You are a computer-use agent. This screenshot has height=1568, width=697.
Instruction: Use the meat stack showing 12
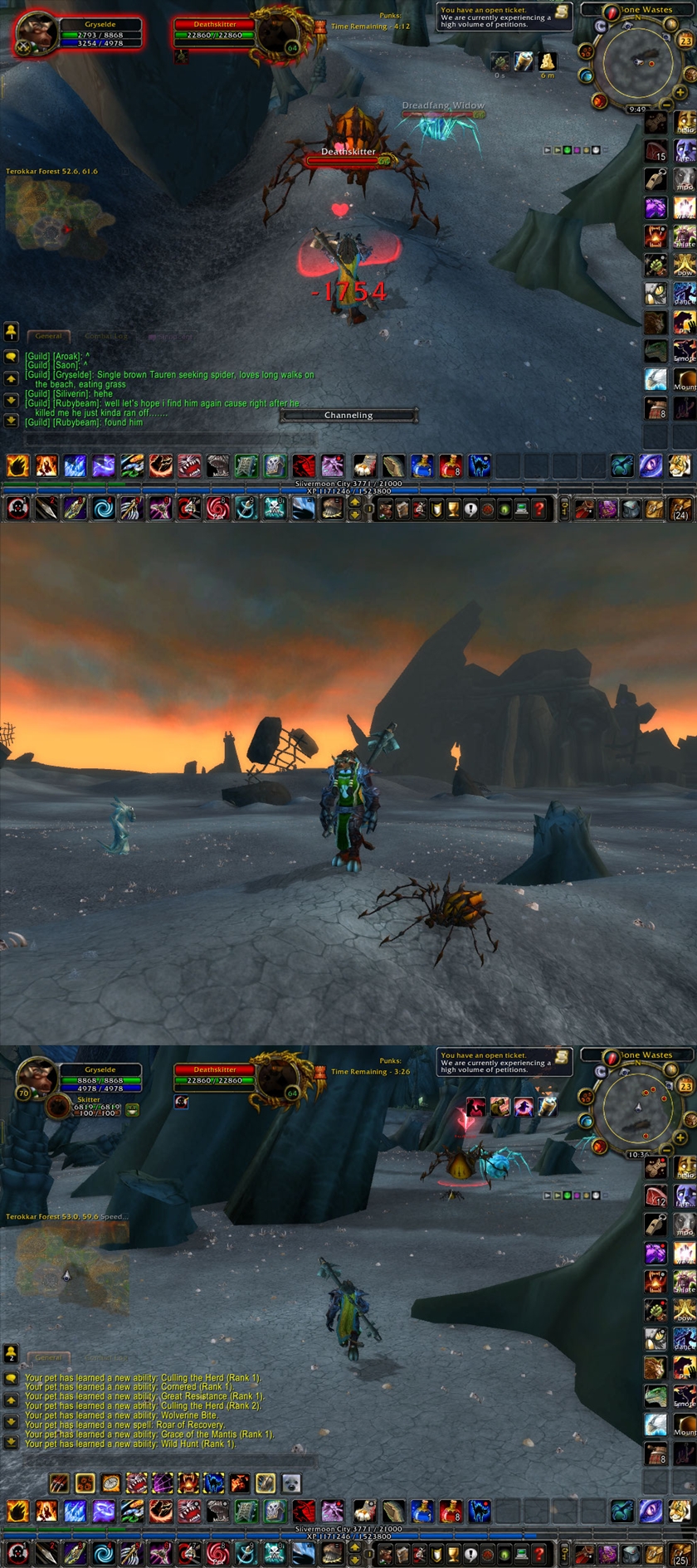click(x=656, y=1196)
